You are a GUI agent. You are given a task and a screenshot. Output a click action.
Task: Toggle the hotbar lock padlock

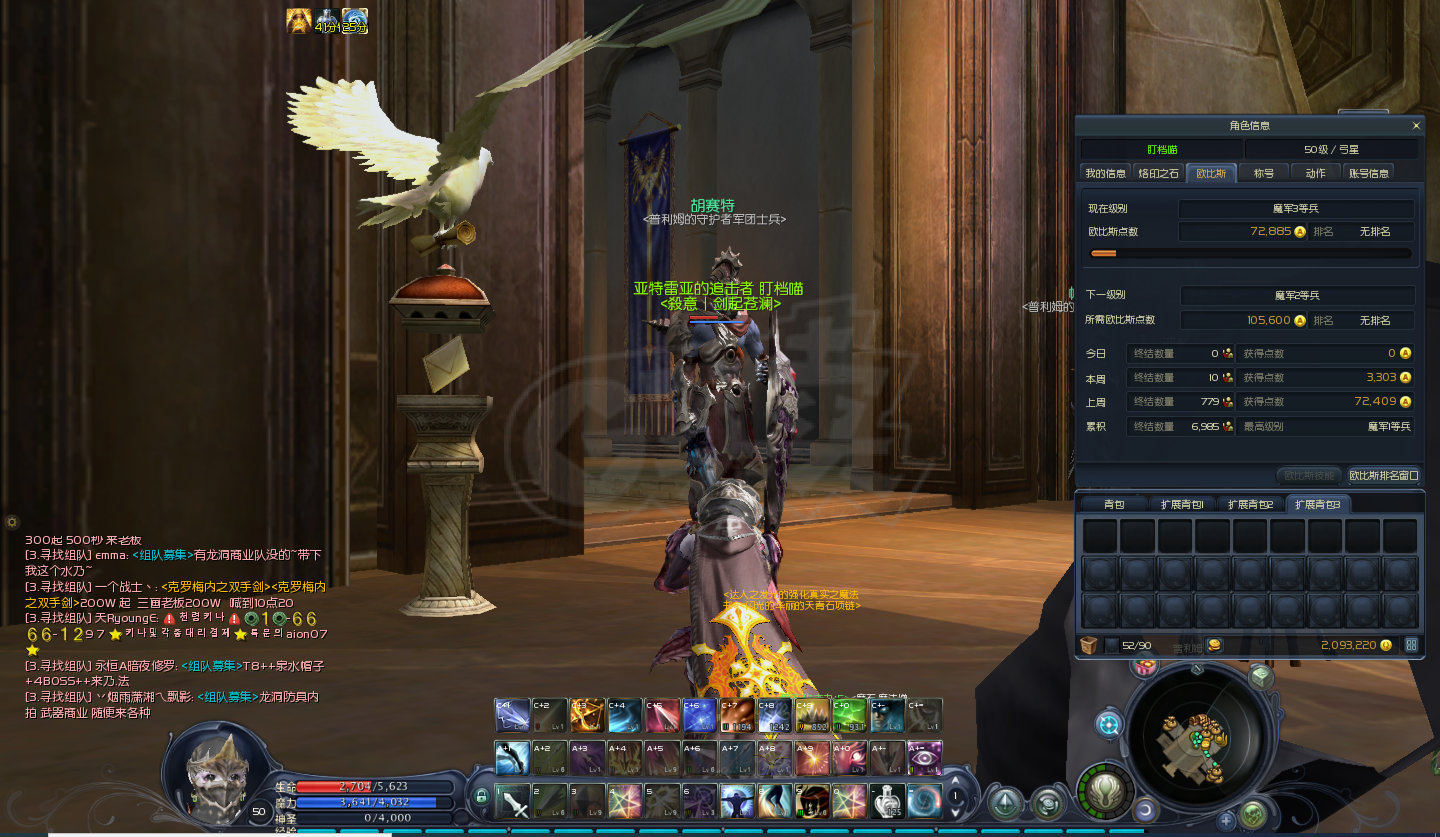tap(481, 796)
